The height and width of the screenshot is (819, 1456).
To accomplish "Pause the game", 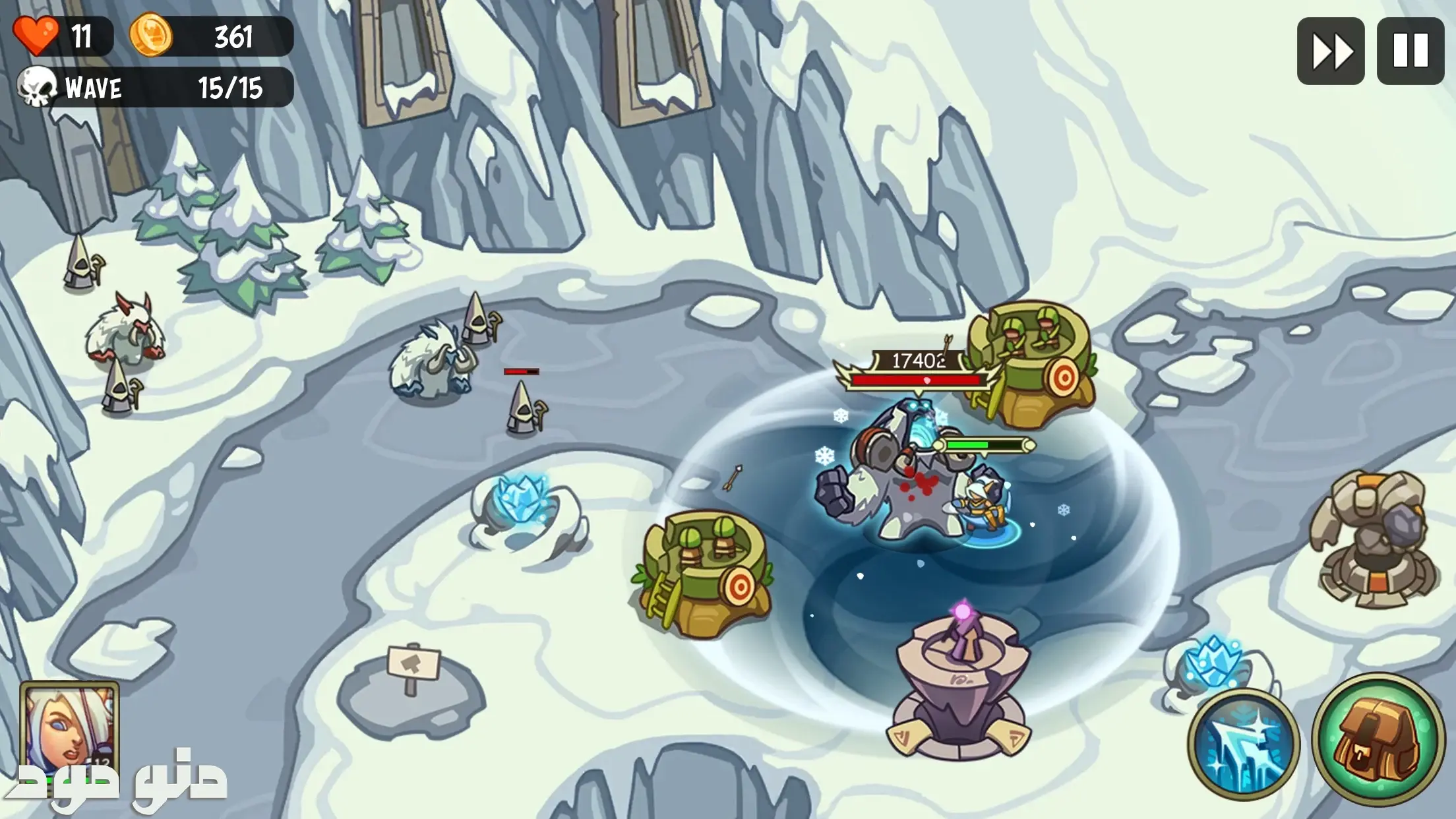I will click(1410, 51).
